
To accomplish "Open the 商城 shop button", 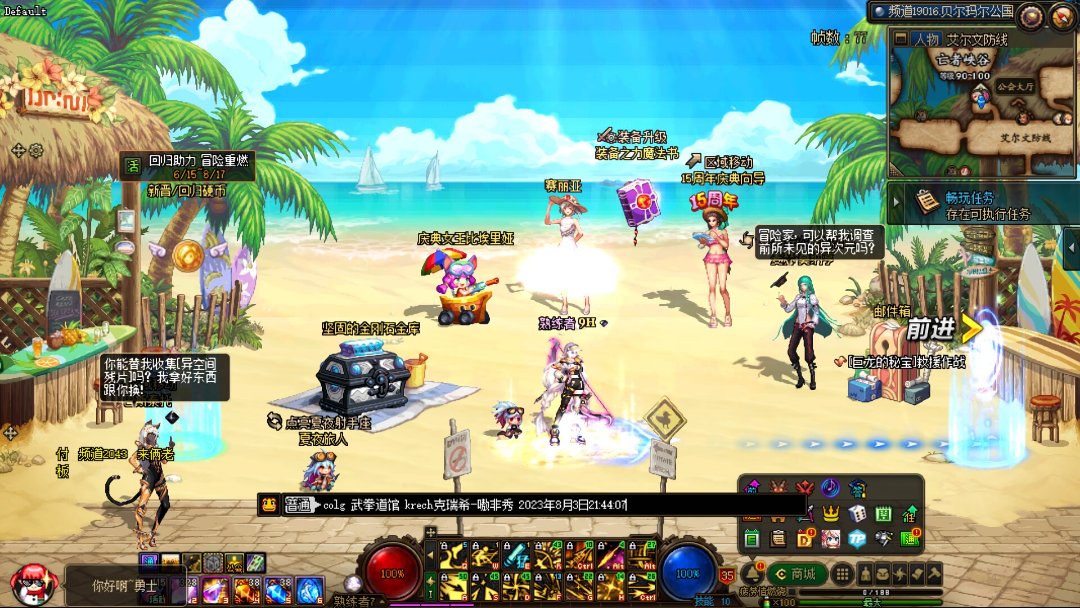I will tap(797, 573).
